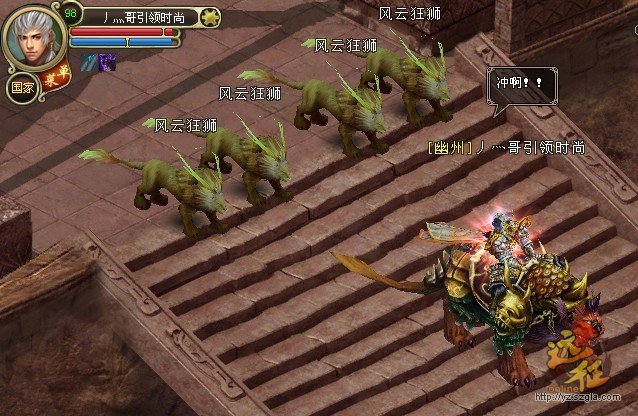Viewport: 638px width, 416px height.
Task: Open the 国家 (Nation) button
Action: 21,87
